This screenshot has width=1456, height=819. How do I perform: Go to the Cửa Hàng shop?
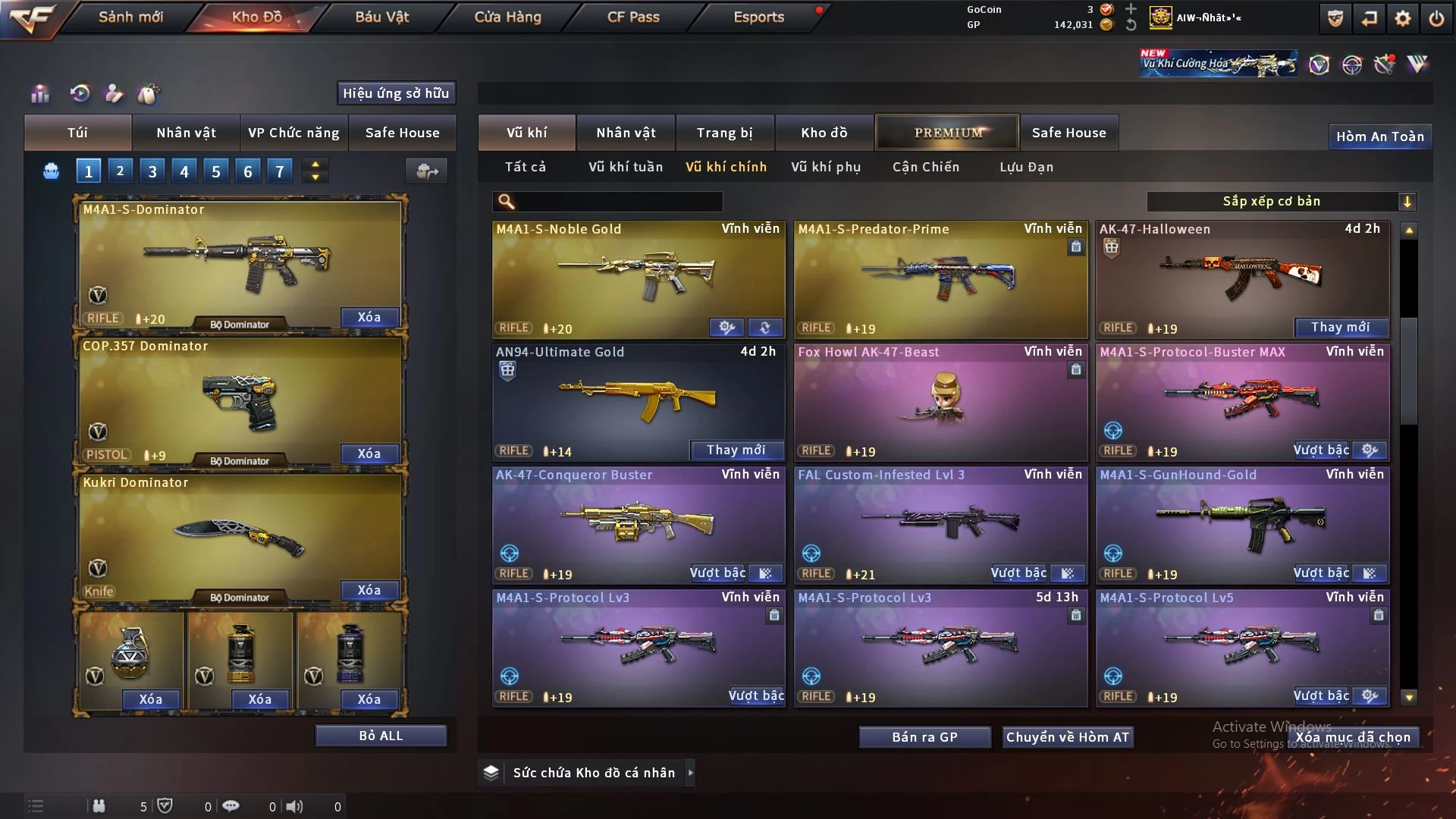click(x=507, y=17)
